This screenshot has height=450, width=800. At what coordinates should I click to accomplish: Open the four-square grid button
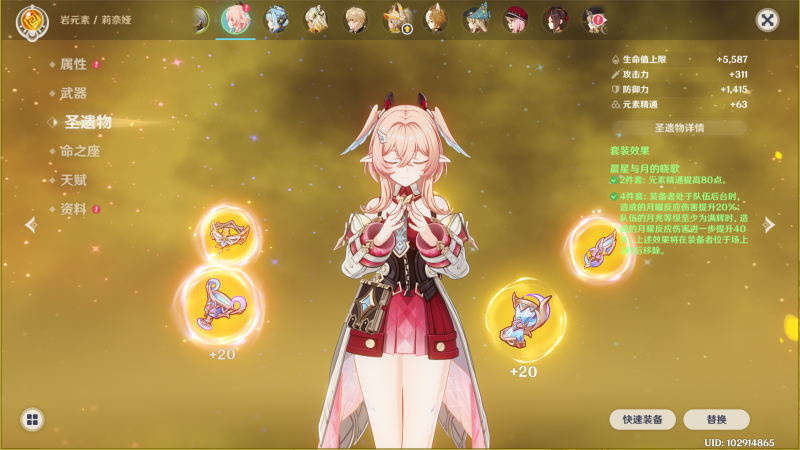32,420
